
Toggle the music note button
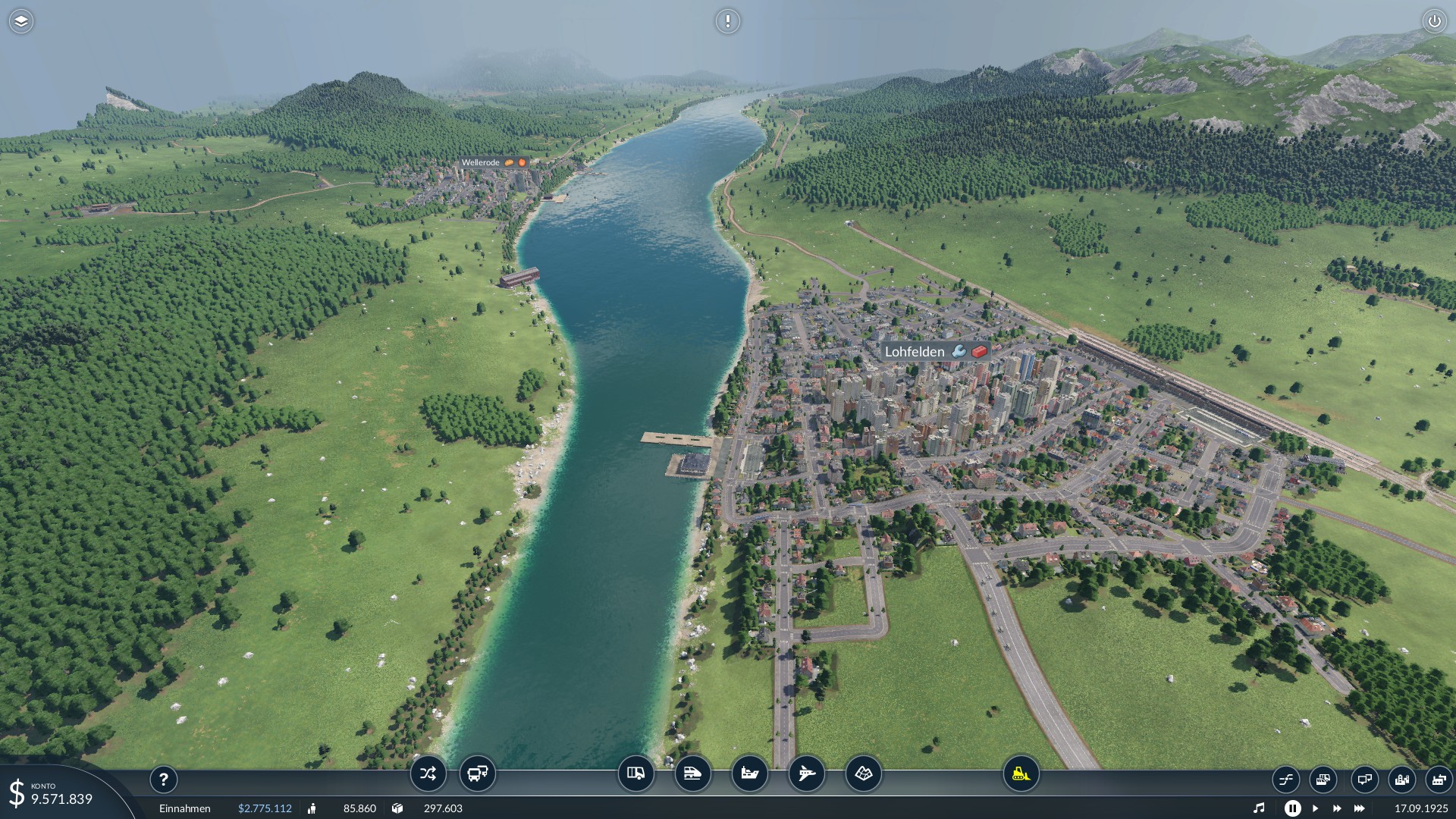[x=1259, y=808]
